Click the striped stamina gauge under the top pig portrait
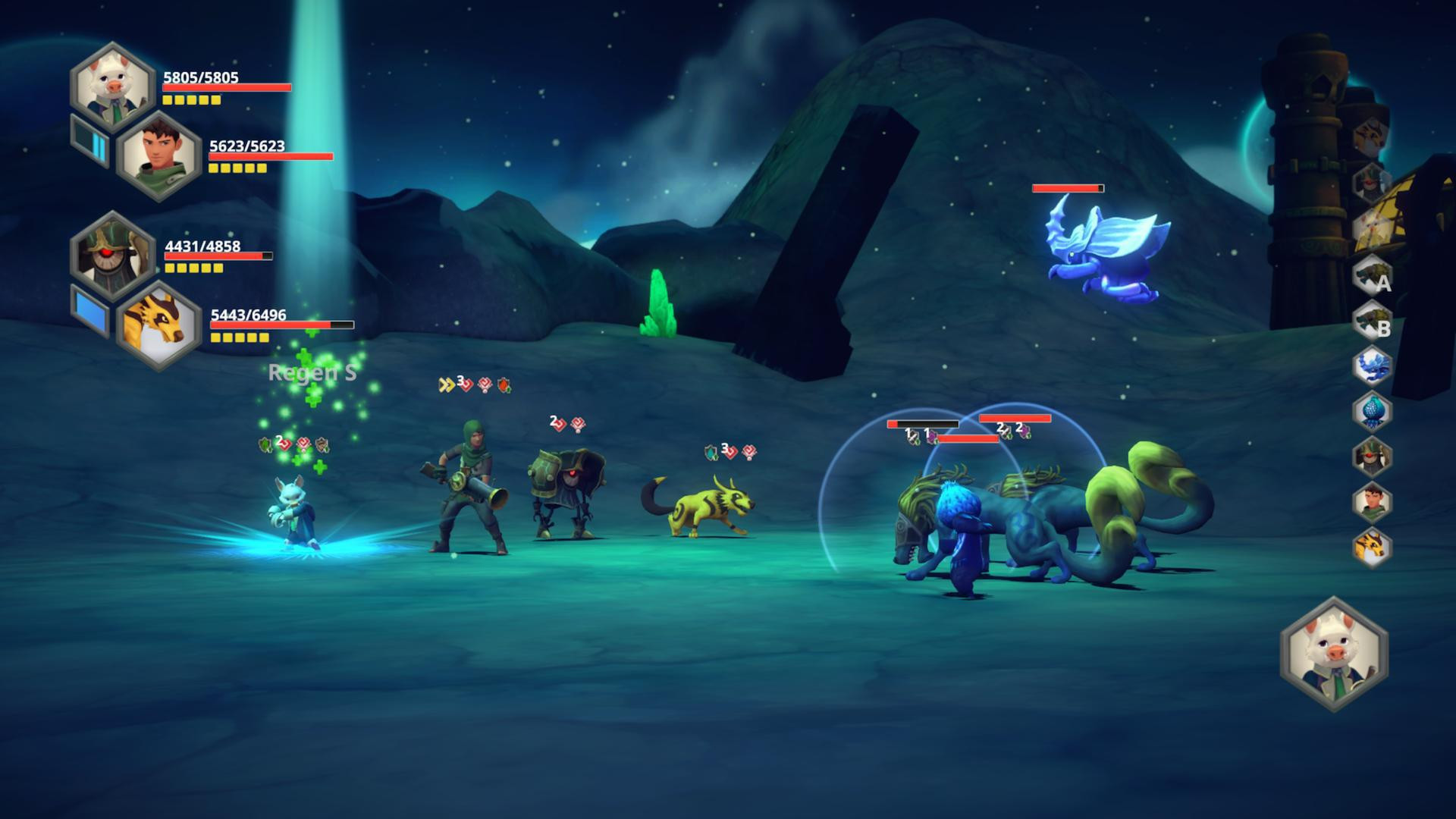The image size is (1456, 819). 90,143
